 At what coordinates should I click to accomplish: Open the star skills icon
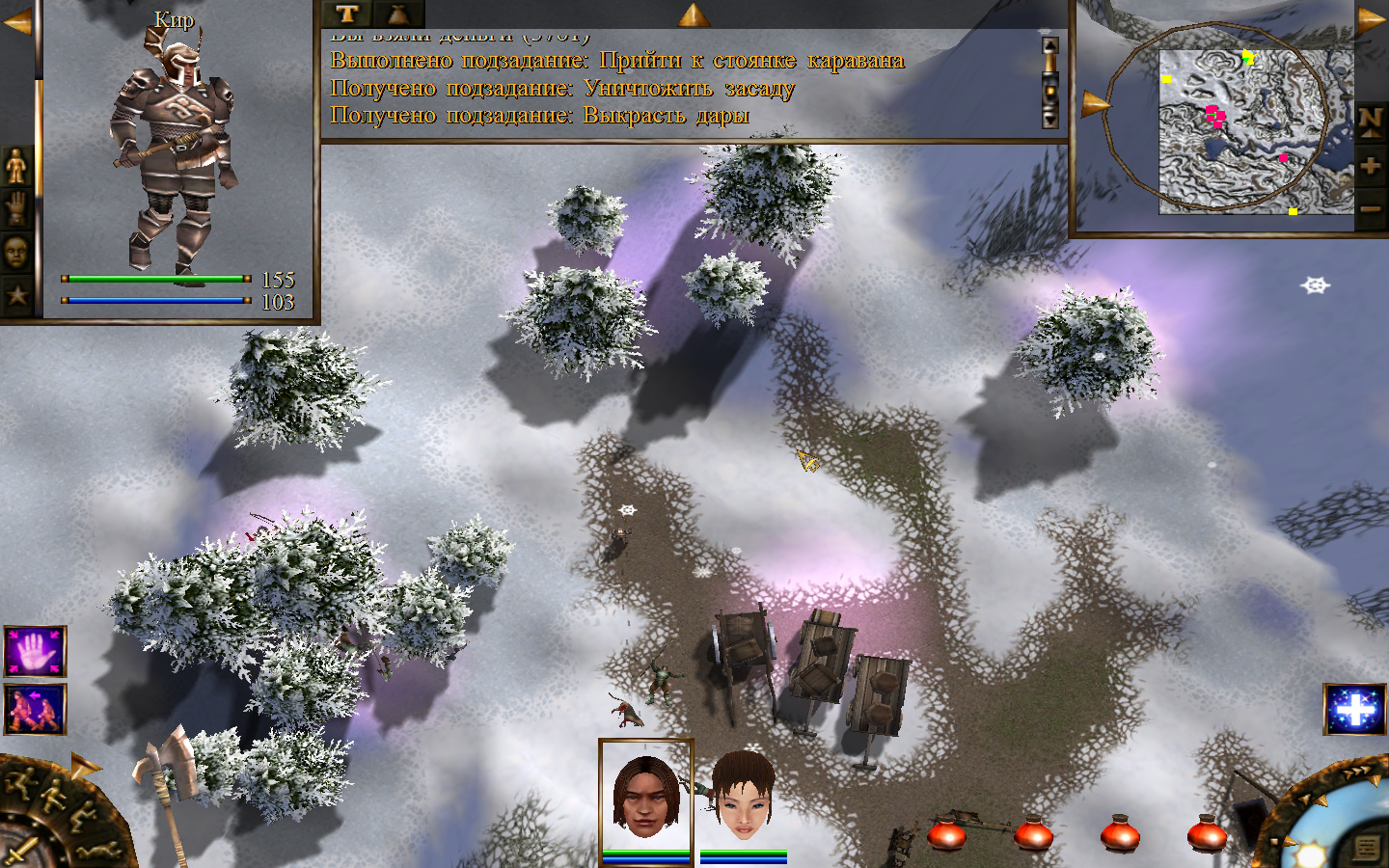click(x=16, y=295)
